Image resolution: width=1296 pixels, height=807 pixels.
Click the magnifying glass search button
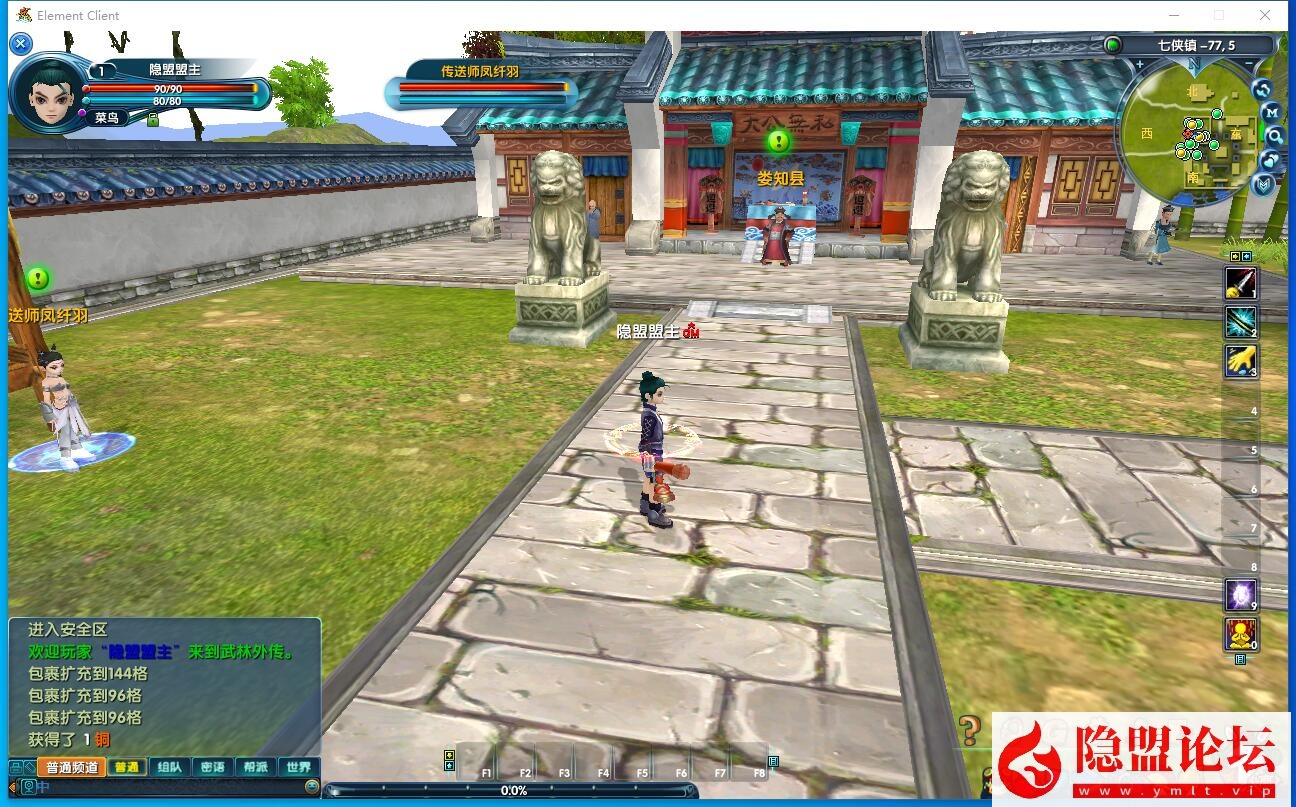click(1274, 136)
